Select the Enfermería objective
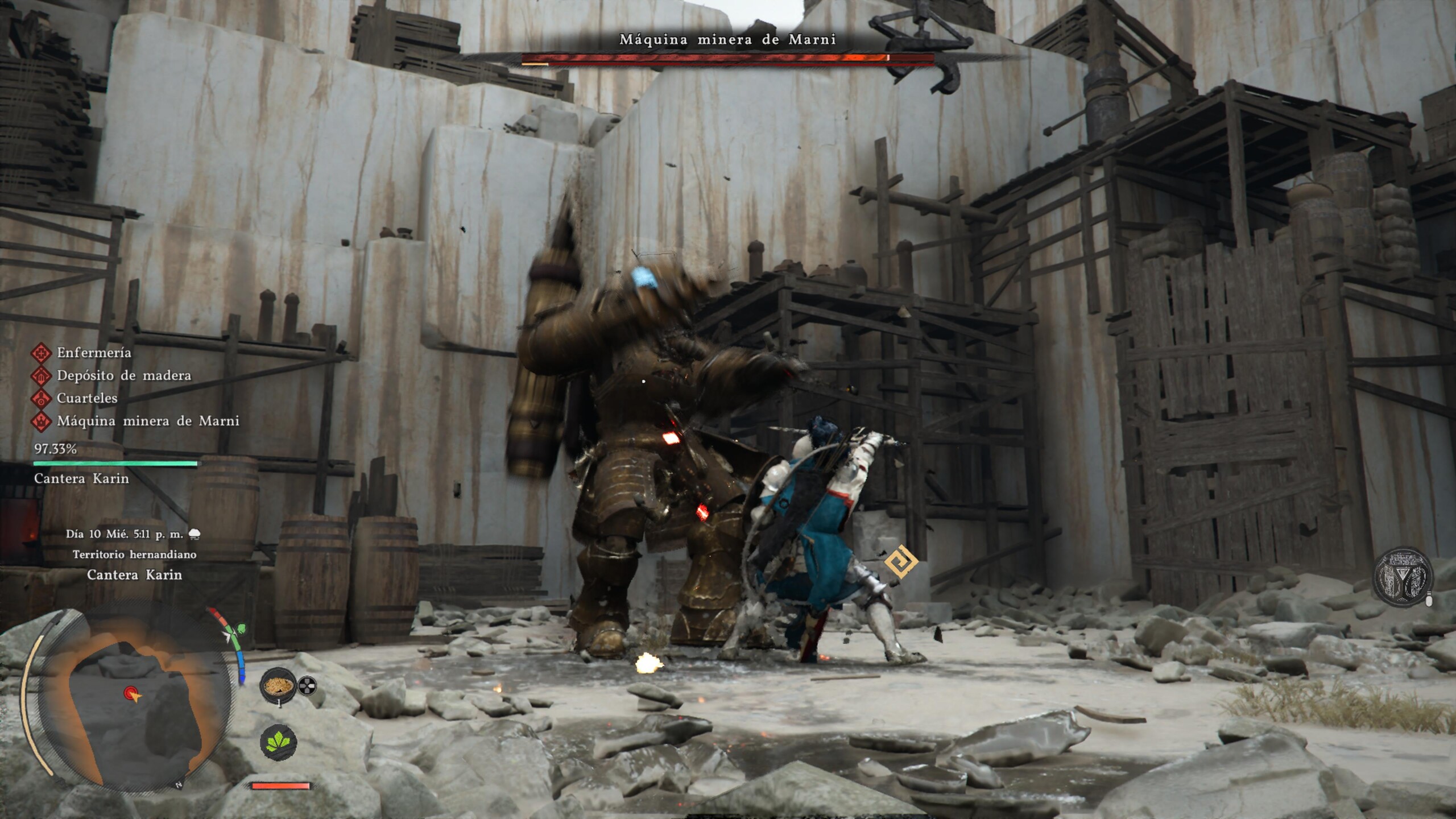1456x819 pixels. pyautogui.click(x=94, y=353)
